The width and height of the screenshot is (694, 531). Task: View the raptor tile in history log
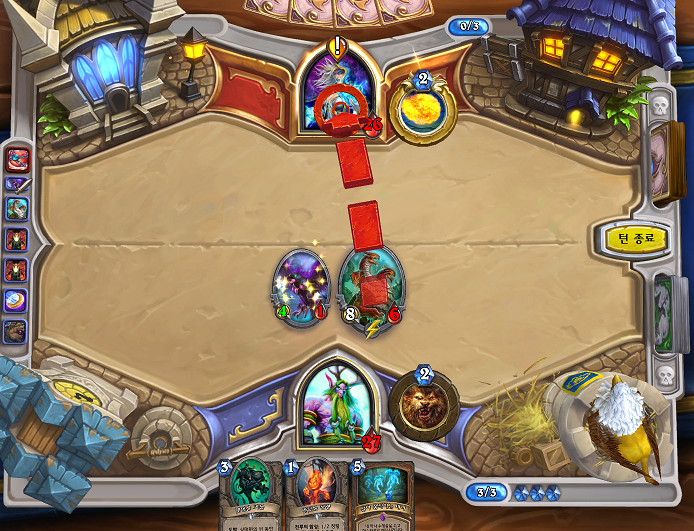tap(17, 210)
